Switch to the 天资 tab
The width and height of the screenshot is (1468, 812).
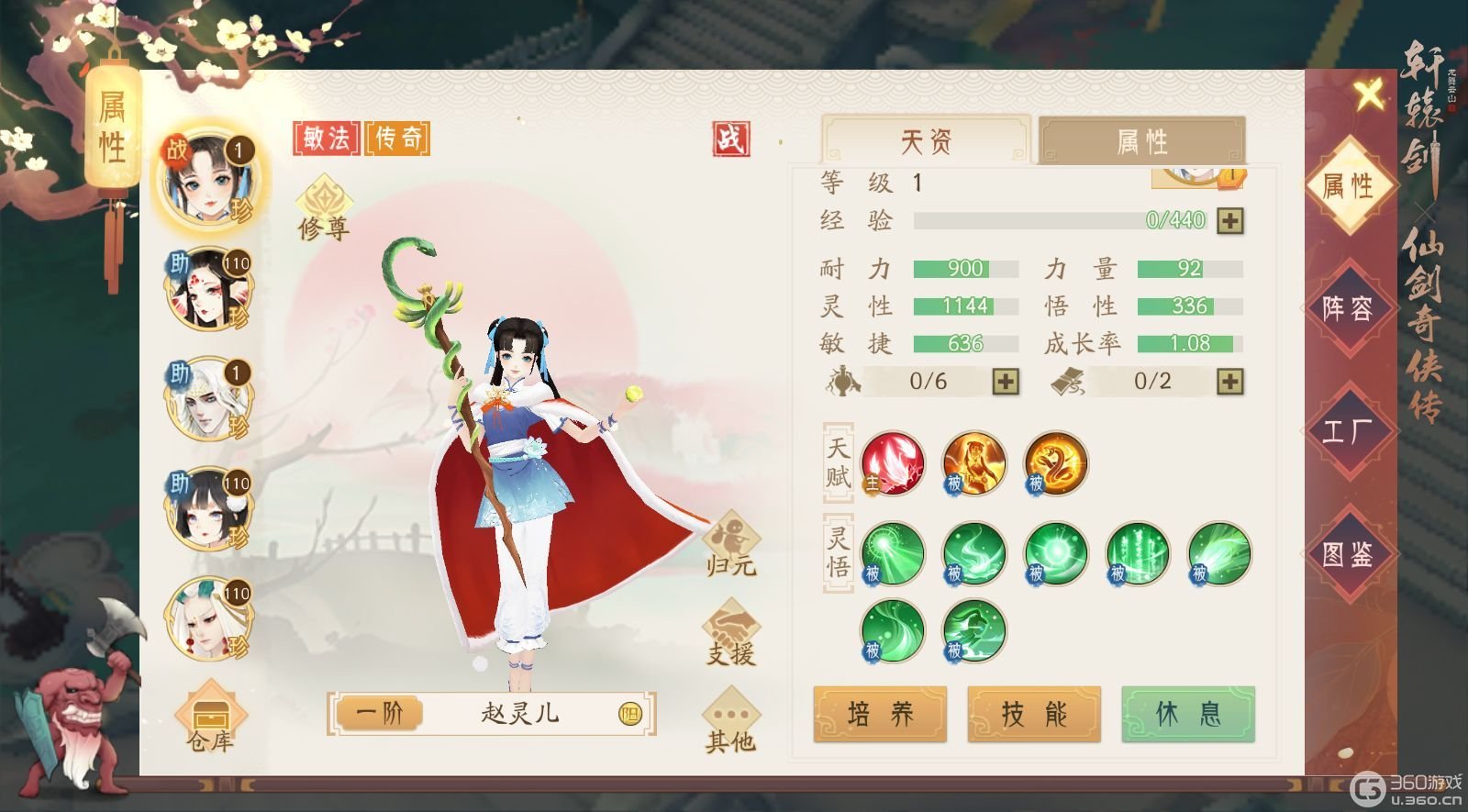point(927,141)
